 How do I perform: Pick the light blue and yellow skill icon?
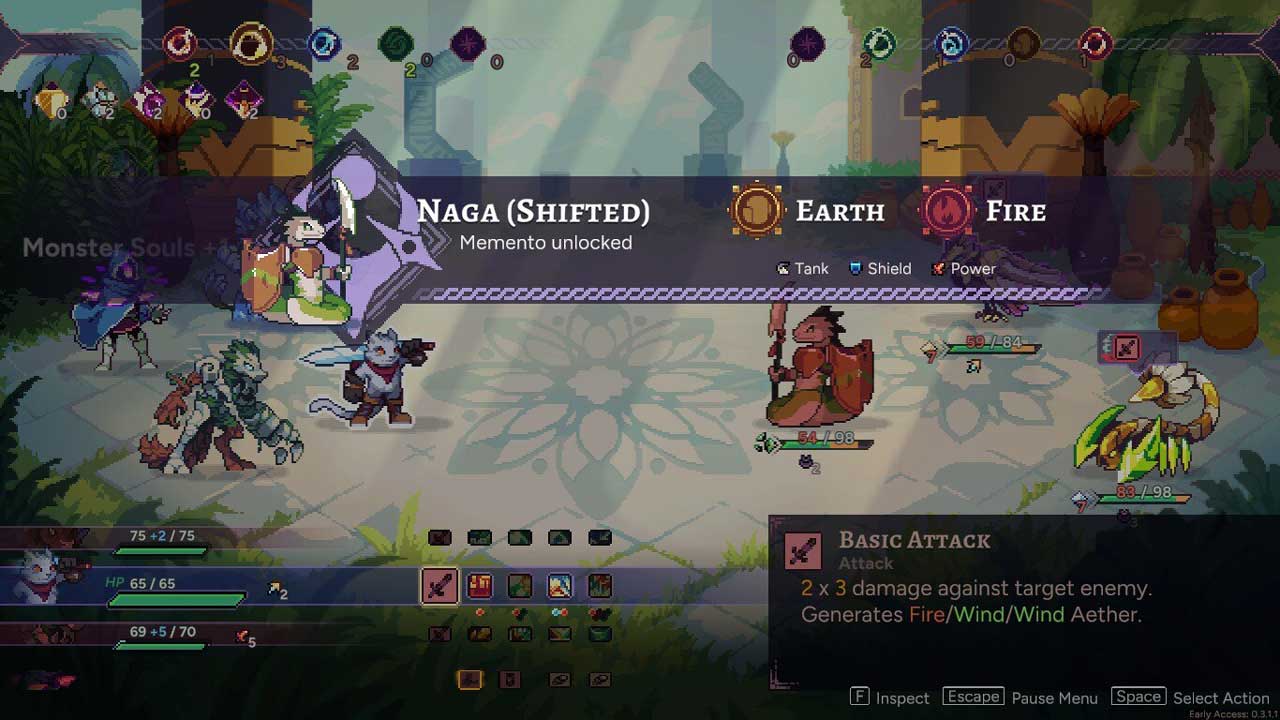(560, 586)
